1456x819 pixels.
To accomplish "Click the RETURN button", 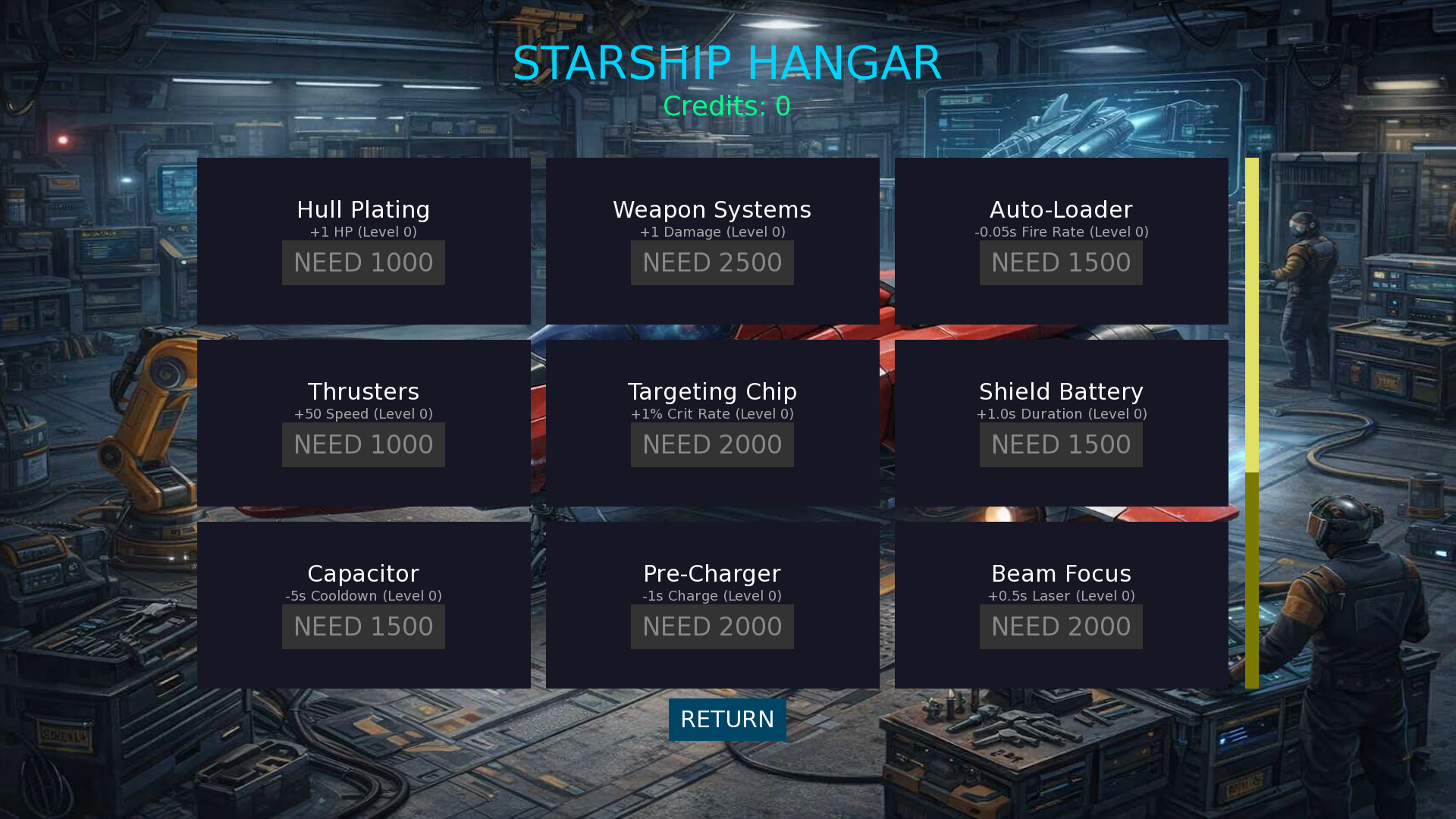I will coord(727,720).
